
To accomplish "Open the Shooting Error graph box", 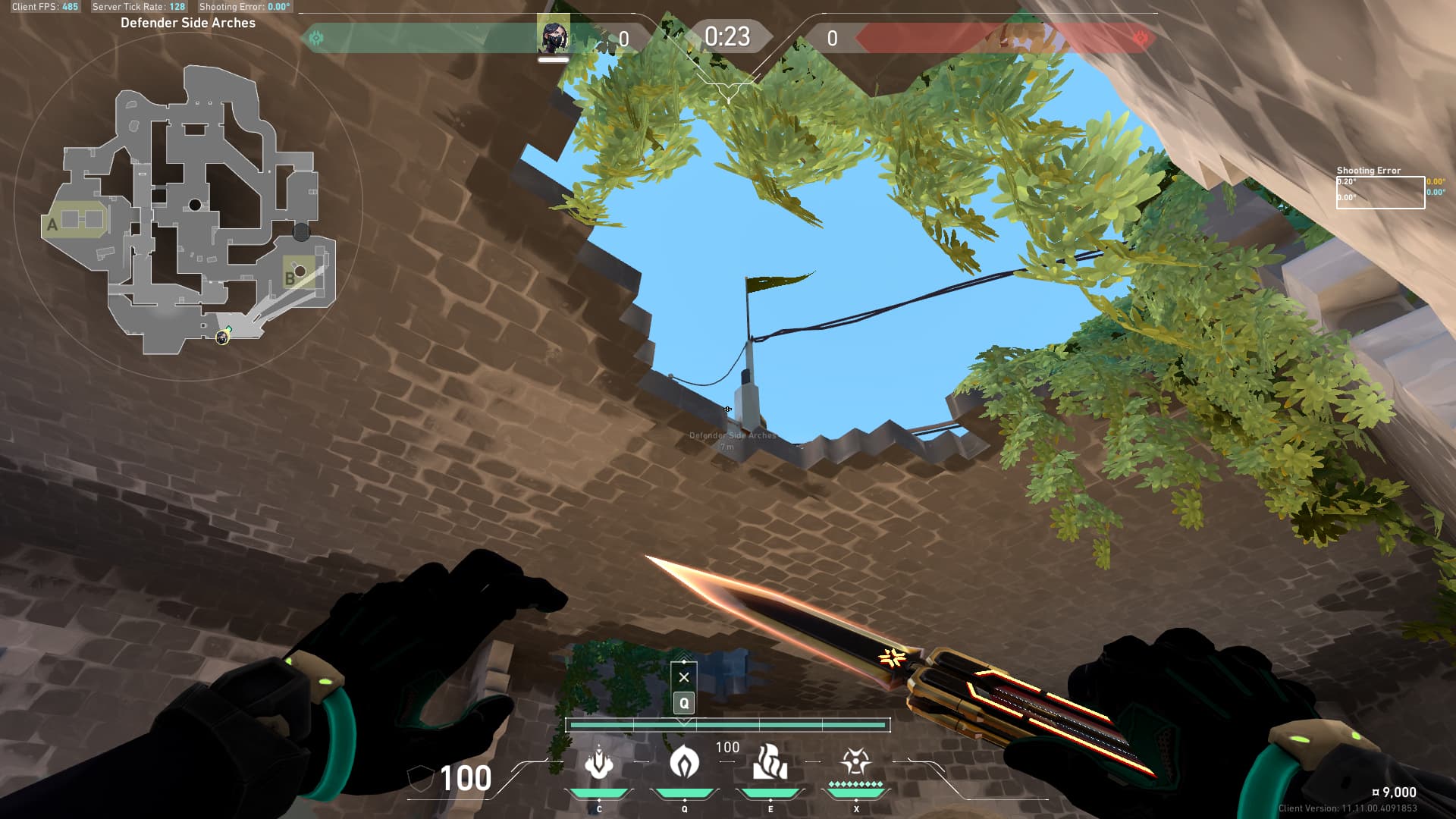I will 1379,193.
